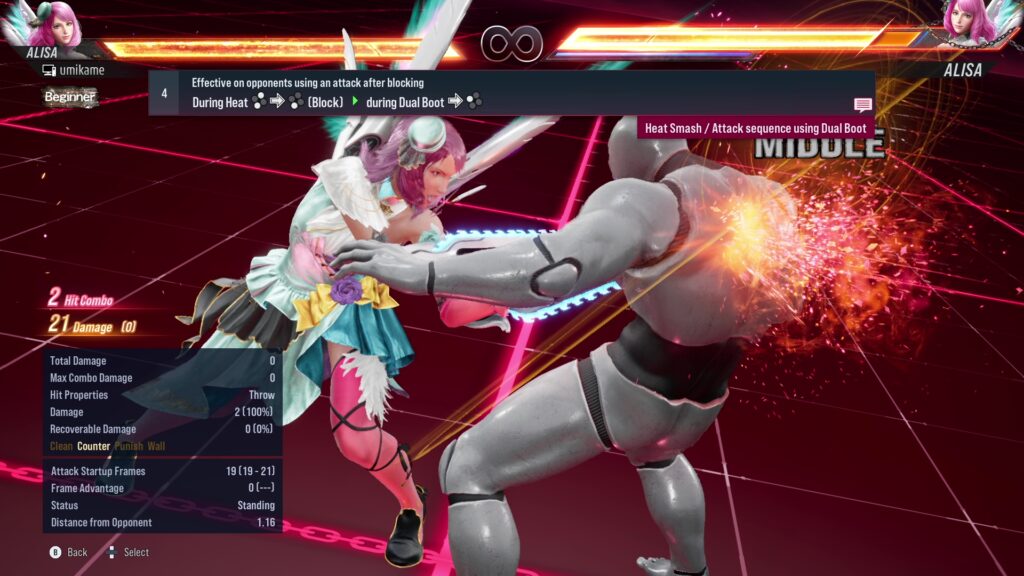
Task: Click the Beginner difficulty badge
Action: 70,97
